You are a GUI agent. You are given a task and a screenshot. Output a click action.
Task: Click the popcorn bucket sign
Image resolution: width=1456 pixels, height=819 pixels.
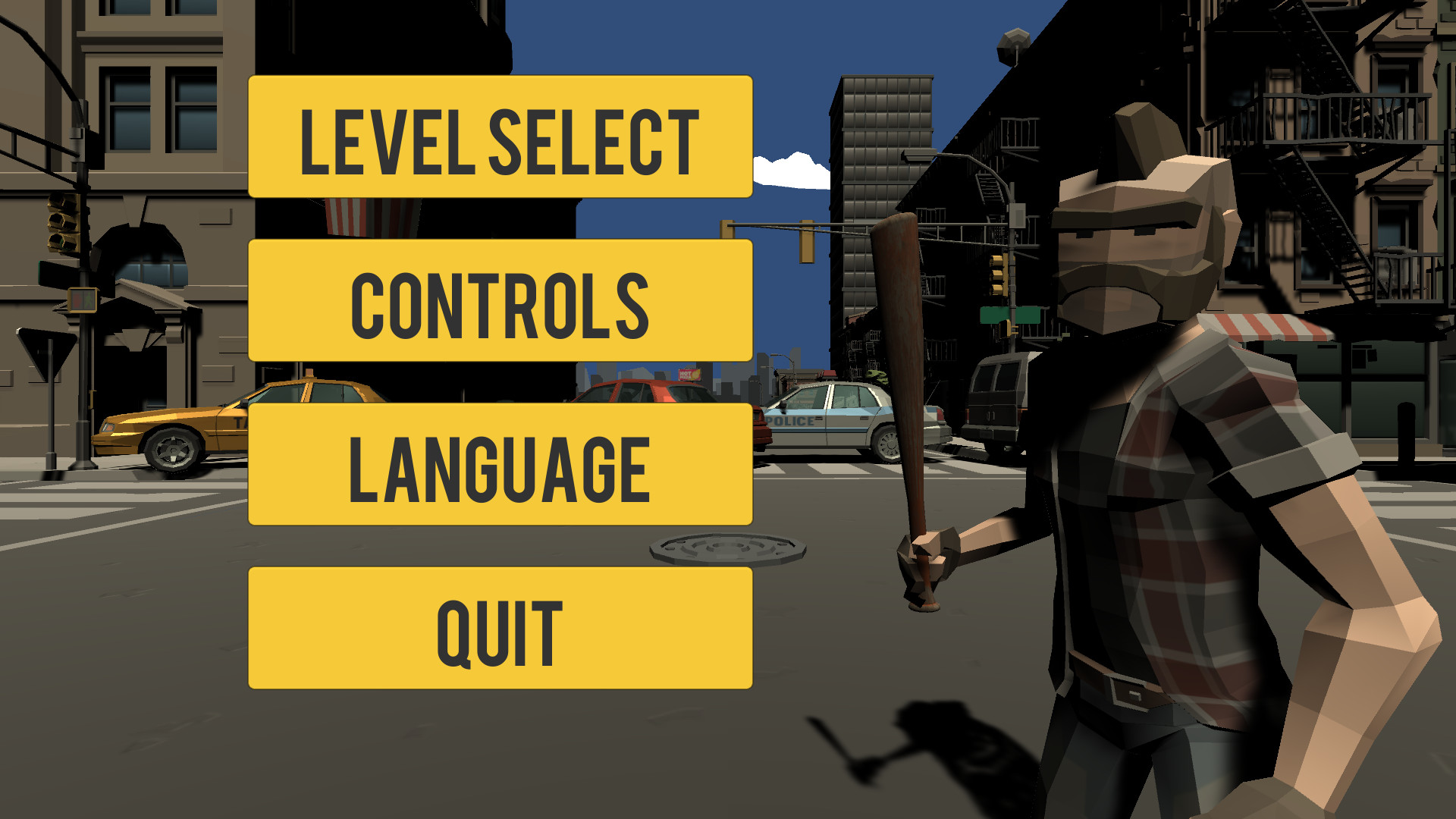[349, 216]
